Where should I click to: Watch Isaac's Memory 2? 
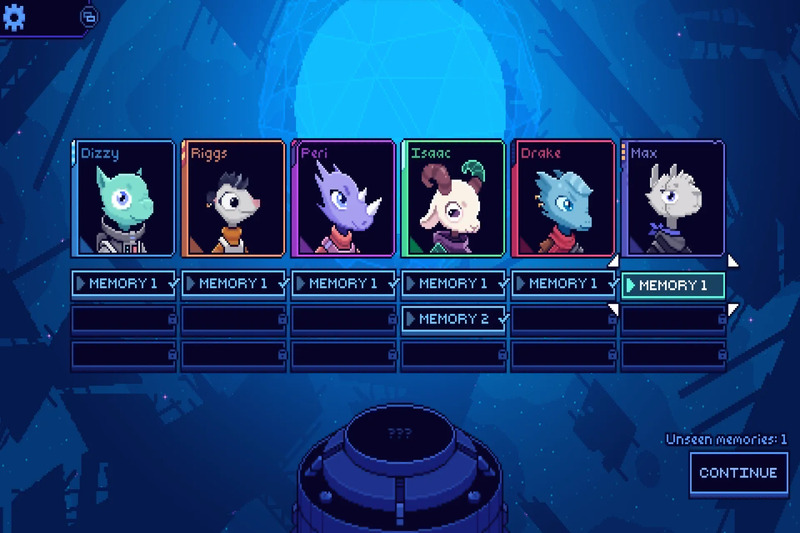454,319
